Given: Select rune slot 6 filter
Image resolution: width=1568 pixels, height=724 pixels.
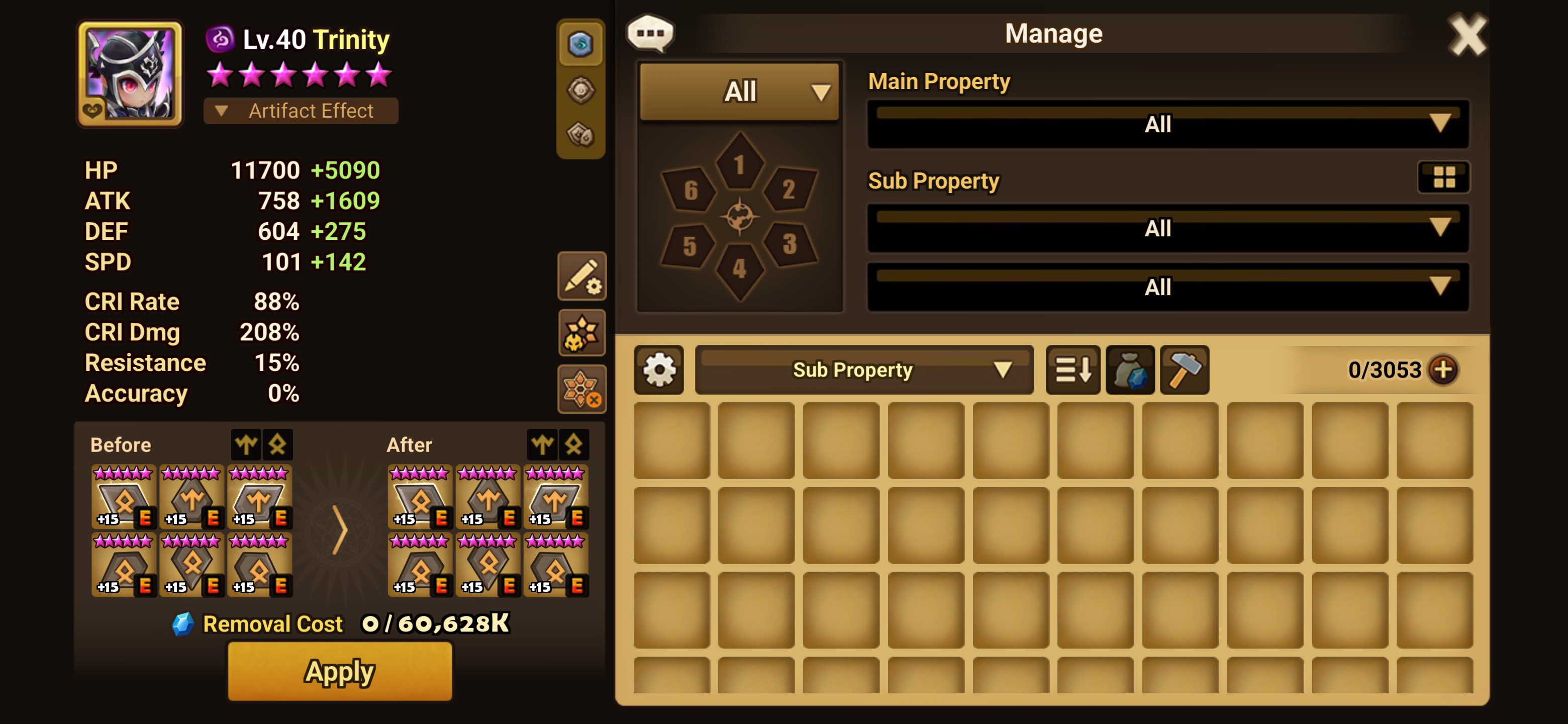Looking at the screenshot, I should point(690,190).
